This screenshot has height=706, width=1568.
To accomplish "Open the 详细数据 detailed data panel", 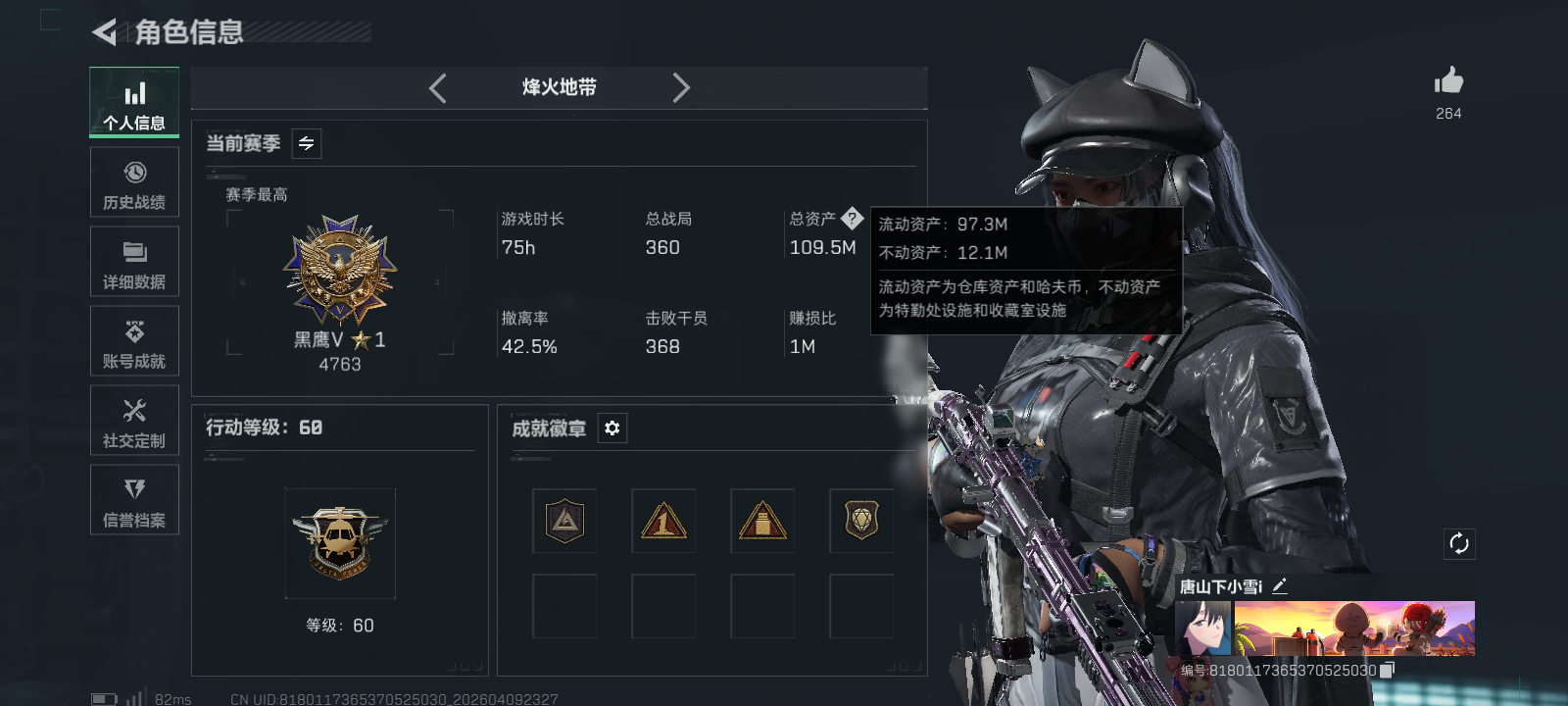I will click(x=134, y=262).
